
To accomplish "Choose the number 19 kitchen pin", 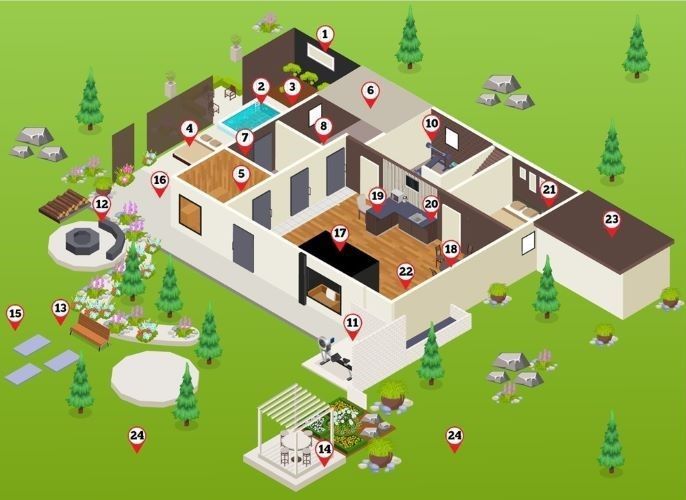I will 377,198.
